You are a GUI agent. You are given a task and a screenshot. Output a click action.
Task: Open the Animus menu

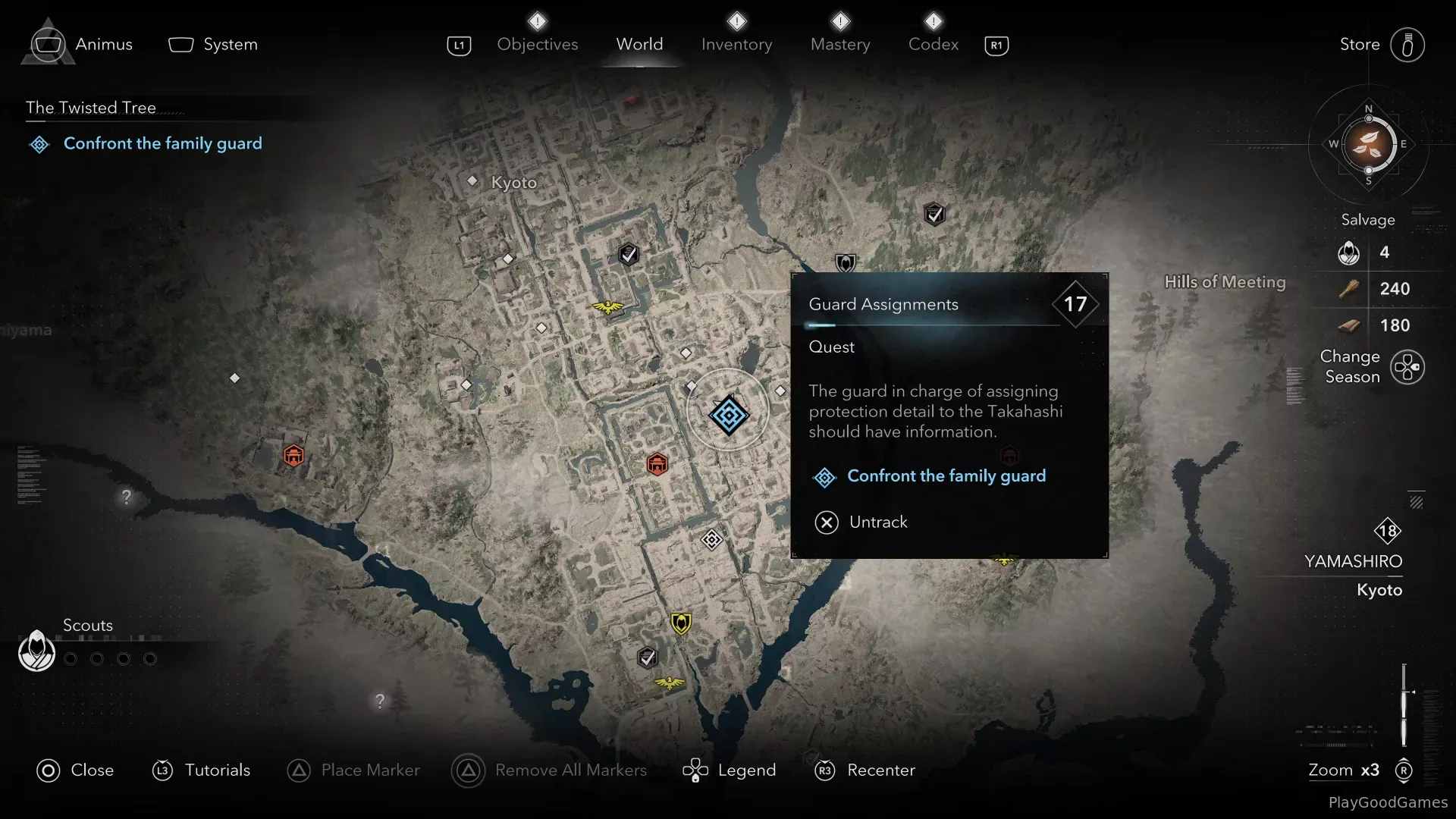80,45
